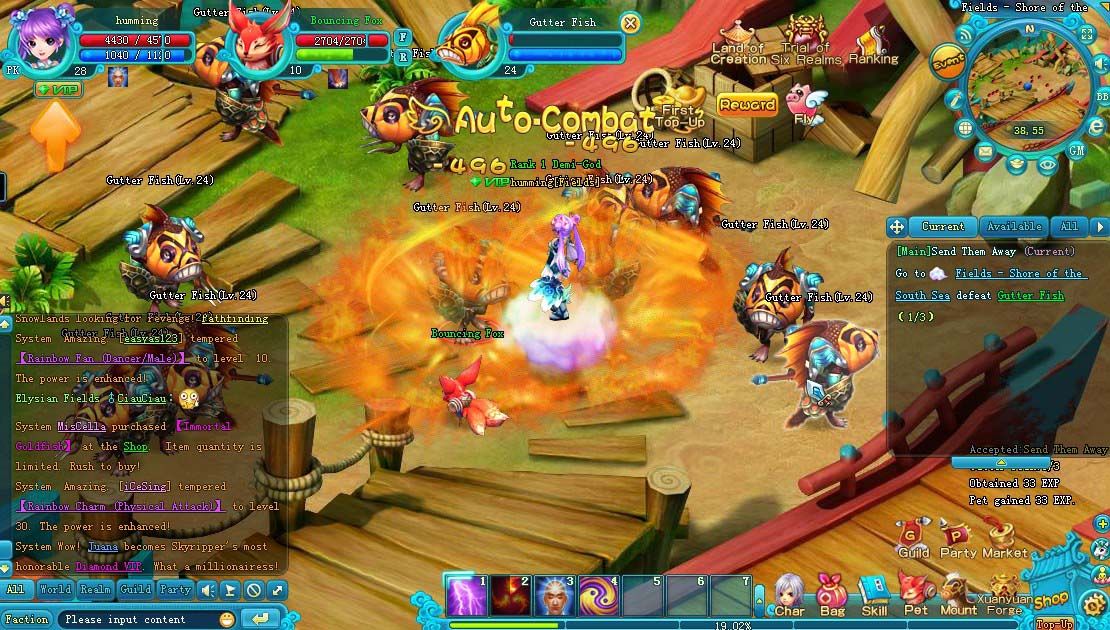Open the Char character sheet
Screen dimensions: 1110x630
[789, 594]
